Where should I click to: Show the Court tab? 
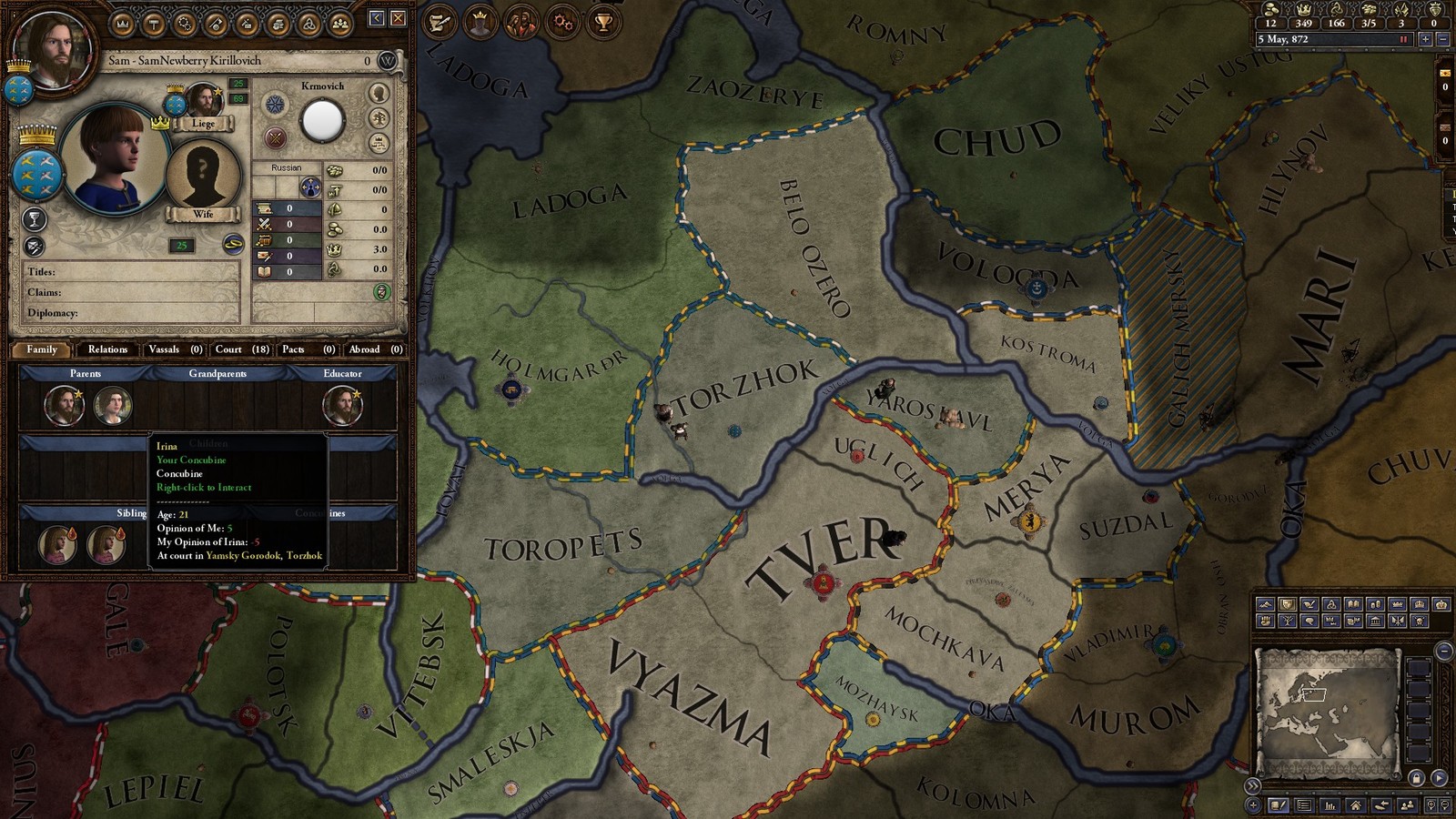pos(241,349)
